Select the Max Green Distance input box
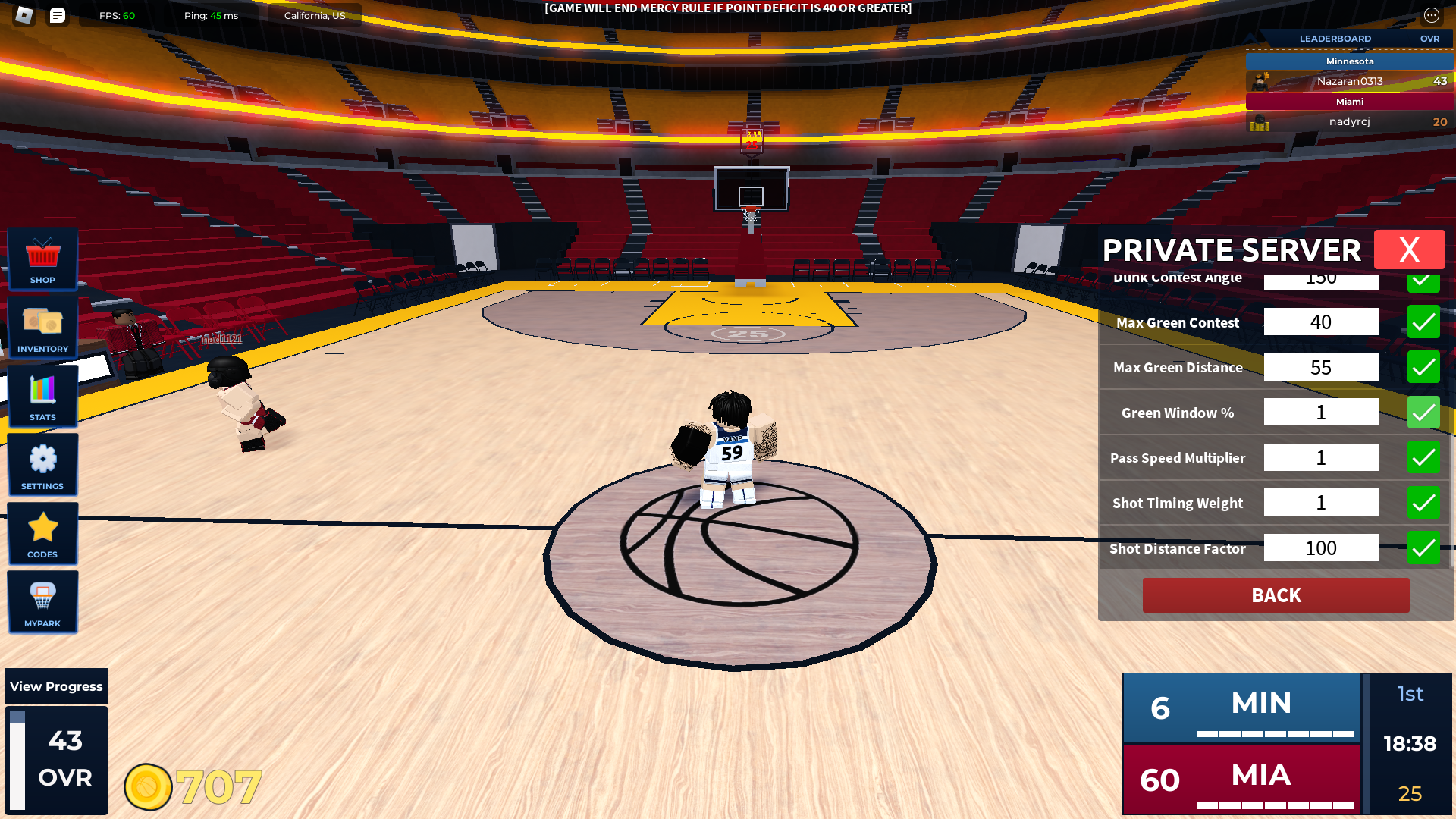 point(1321,368)
